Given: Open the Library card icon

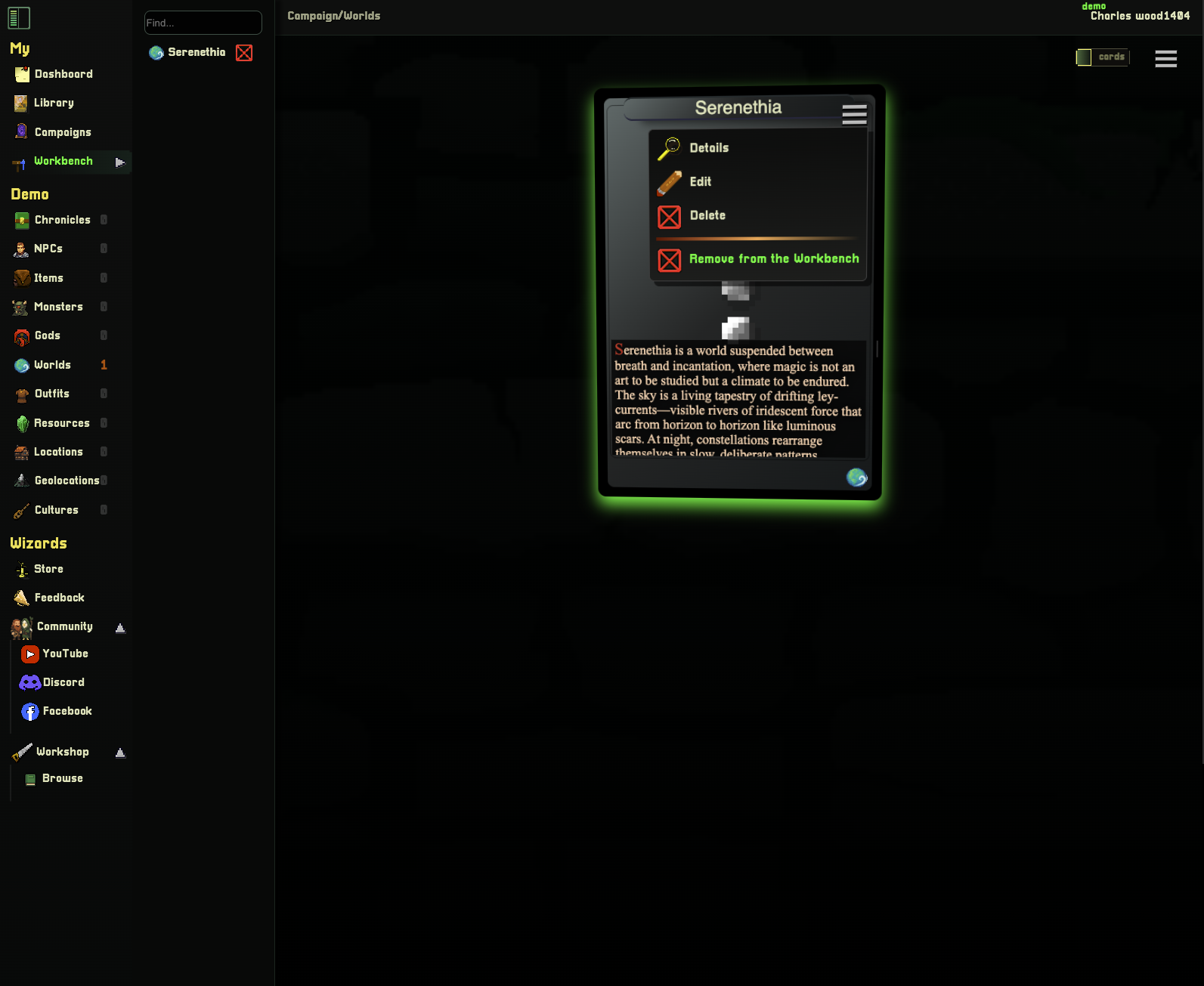Looking at the screenshot, I should (21, 103).
